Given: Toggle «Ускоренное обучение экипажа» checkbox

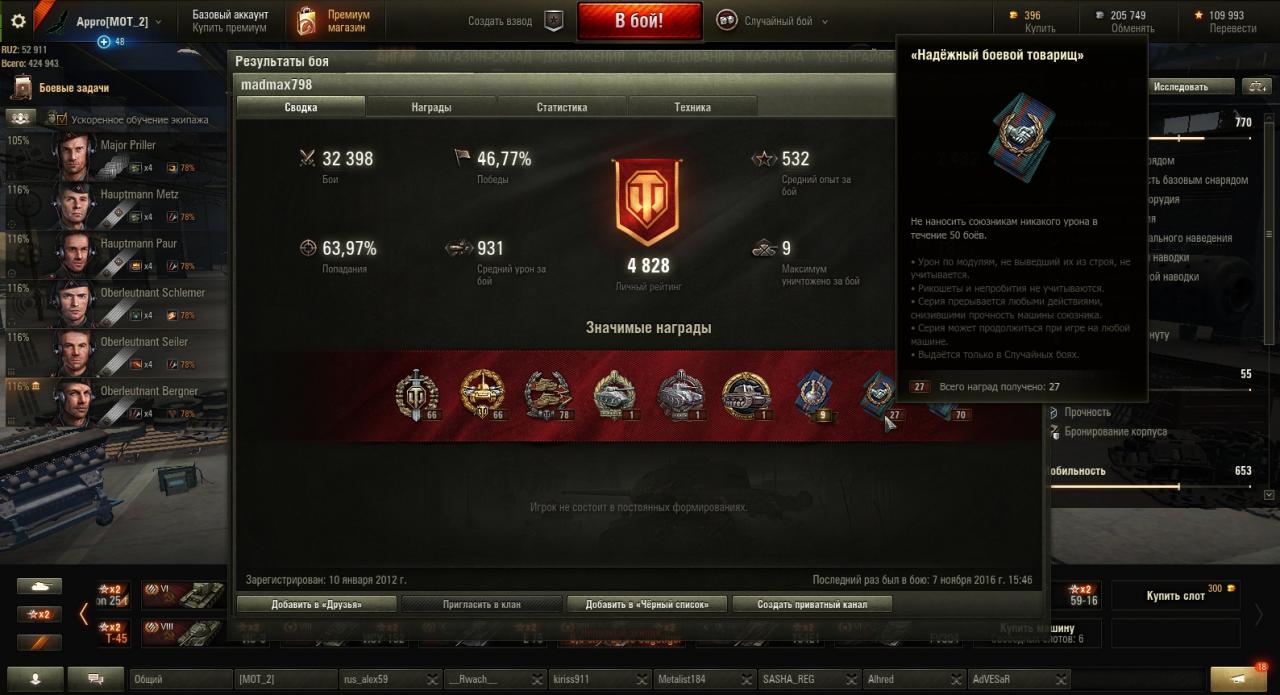Looking at the screenshot, I should coord(62,119).
